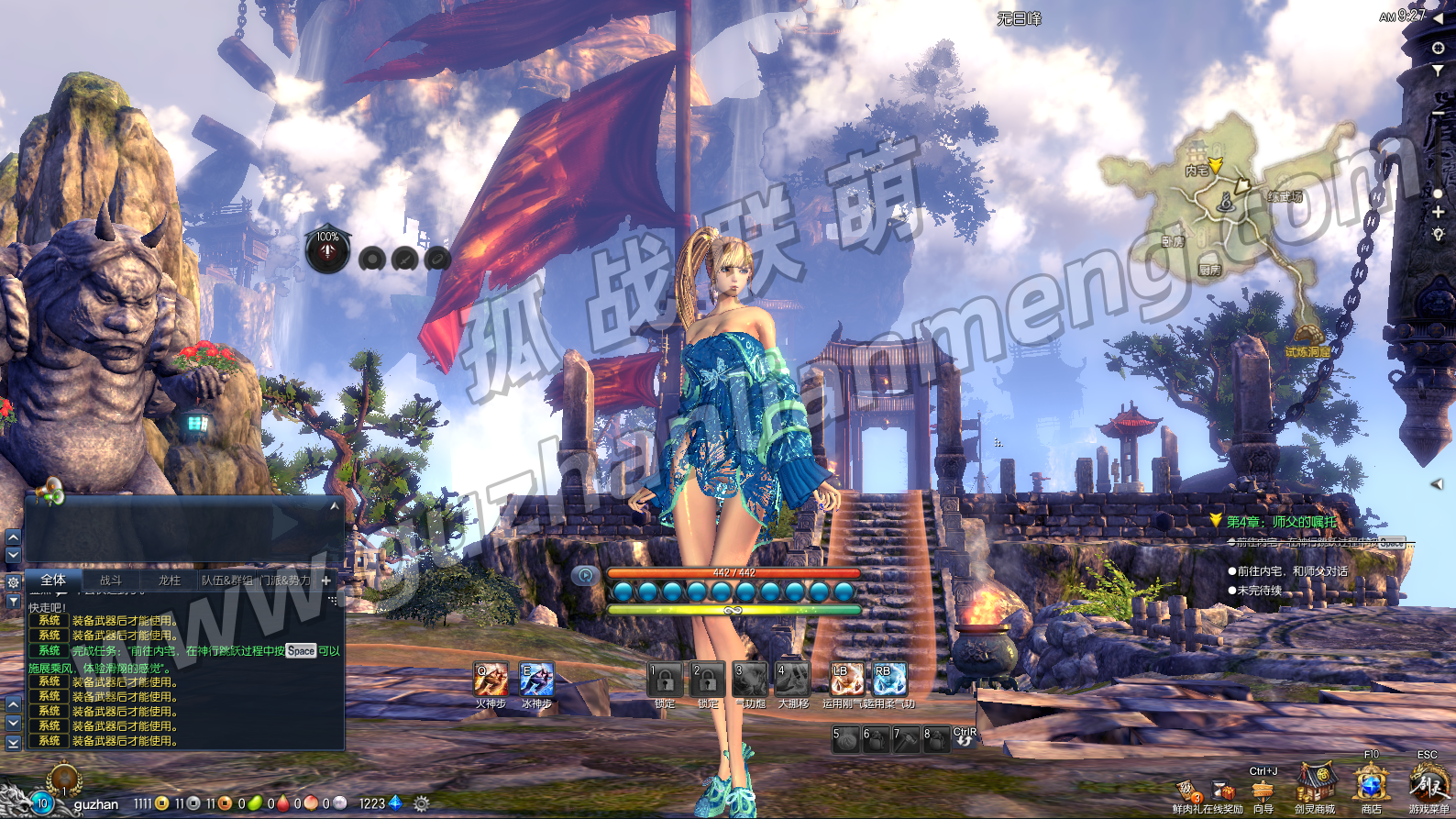
Task: Switch to the 战斗 chat tab
Action: (x=110, y=581)
